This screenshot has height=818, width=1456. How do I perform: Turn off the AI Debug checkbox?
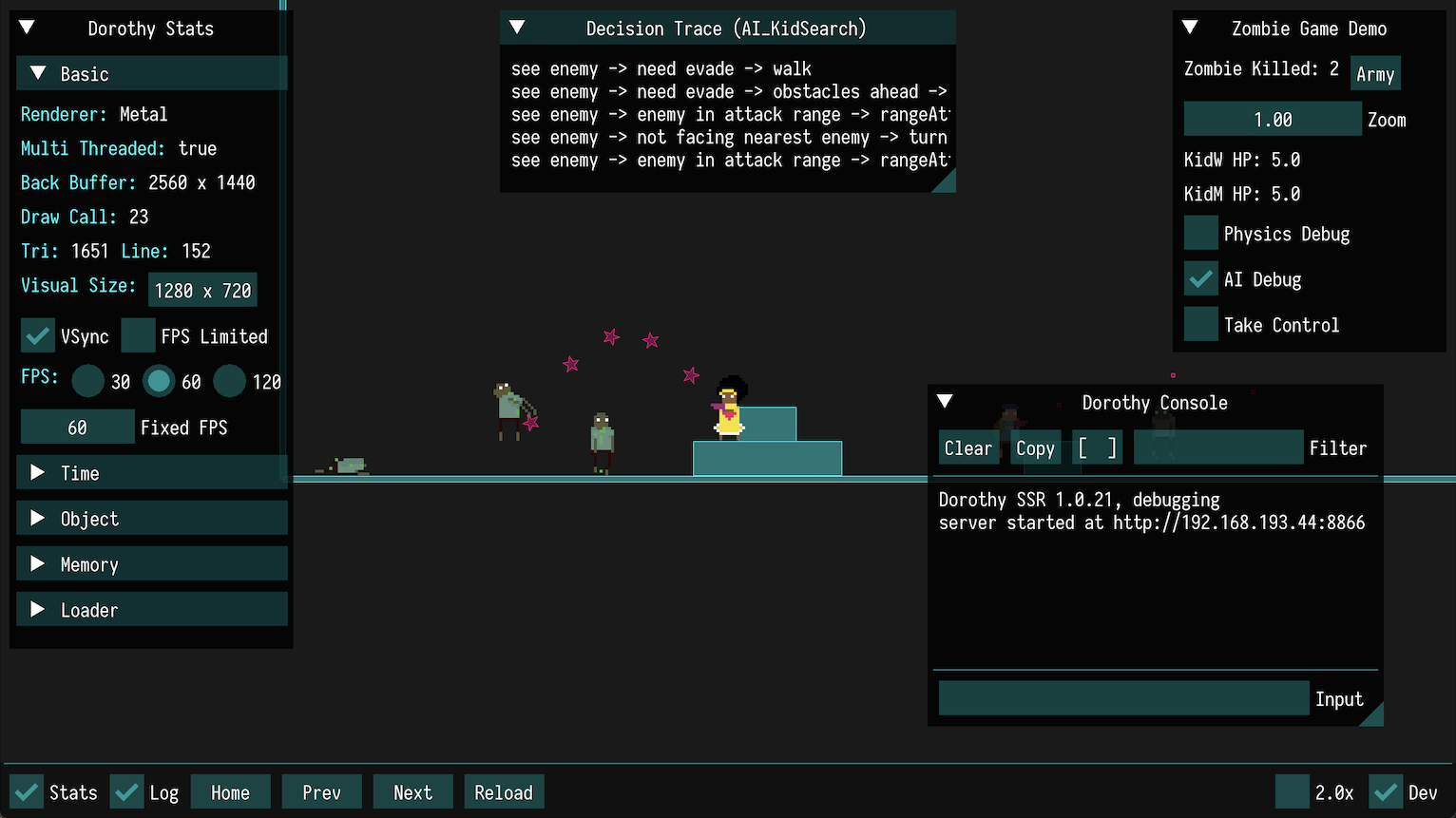point(1201,279)
